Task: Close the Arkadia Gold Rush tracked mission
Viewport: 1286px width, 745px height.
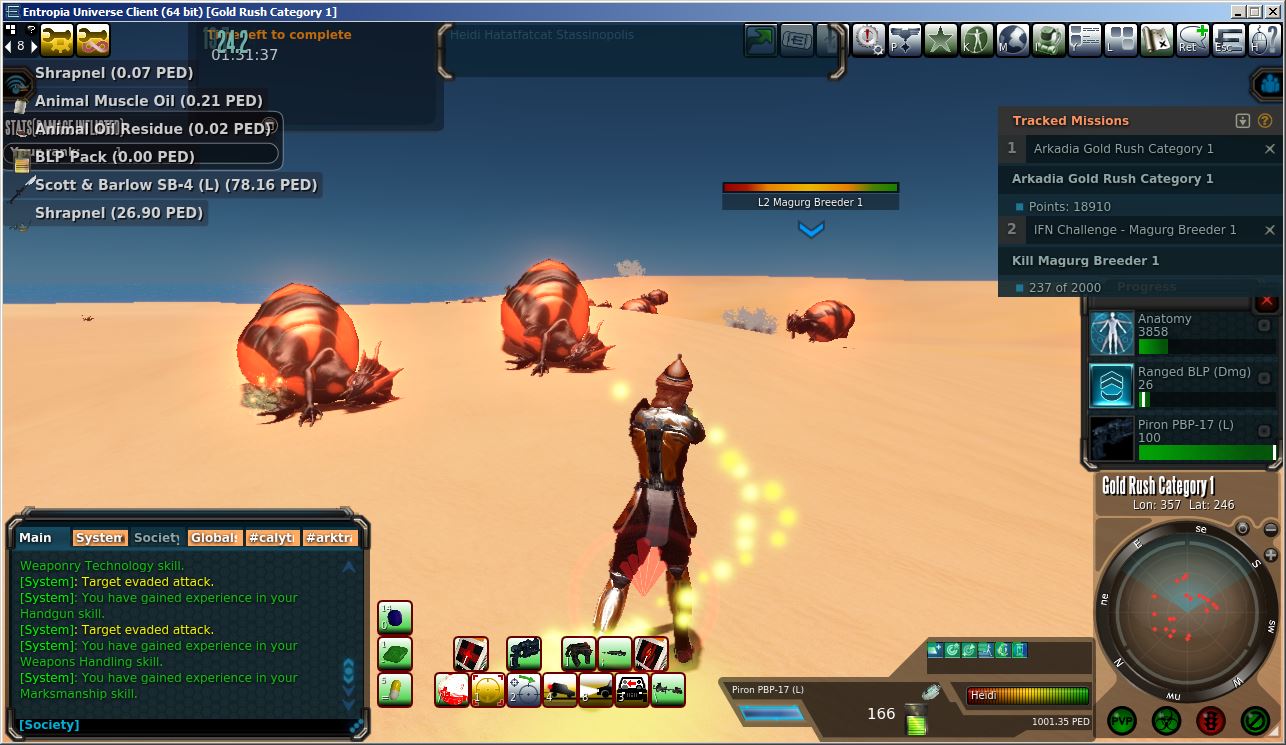Action: pyautogui.click(x=1270, y=149)
